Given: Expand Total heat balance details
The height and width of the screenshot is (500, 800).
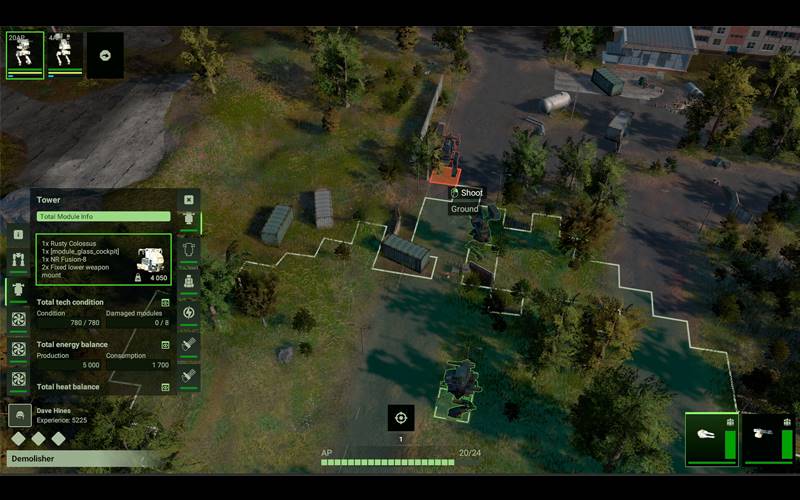Looking at the screenshot, I should click(x=166, y=386).
